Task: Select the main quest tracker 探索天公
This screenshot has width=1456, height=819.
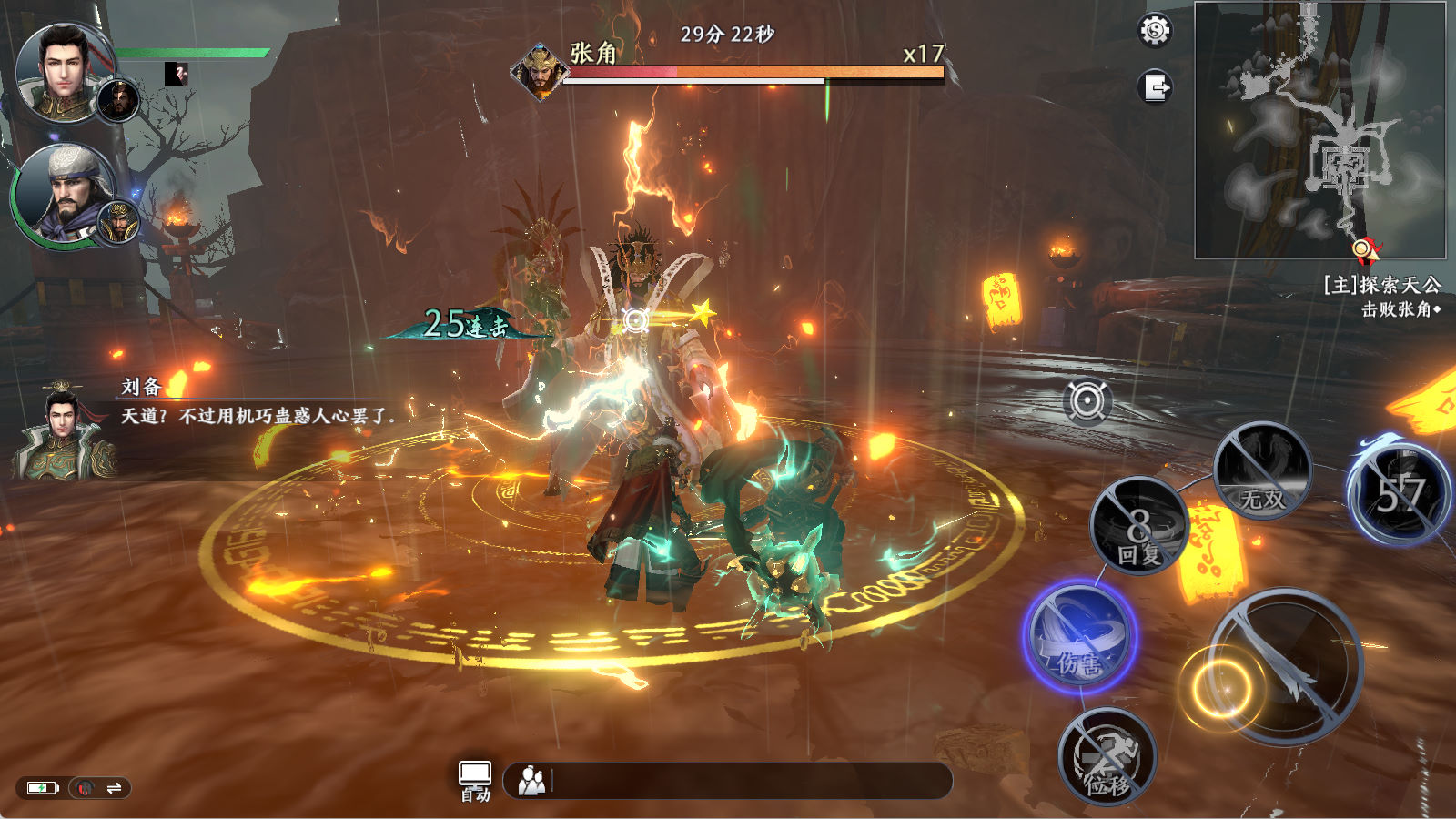Action: (x=1381, y=286)
